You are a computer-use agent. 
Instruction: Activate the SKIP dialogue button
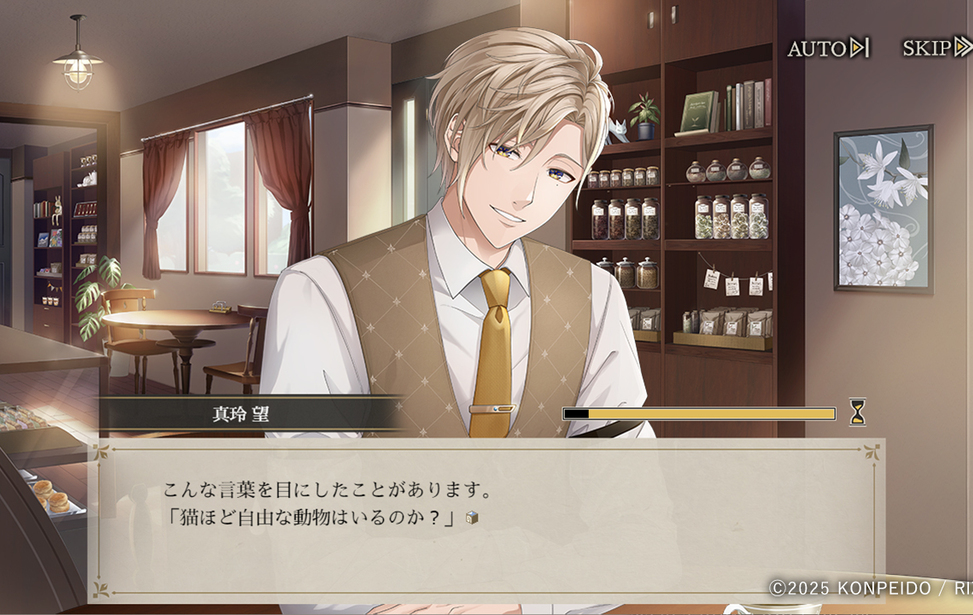point(935,48)
